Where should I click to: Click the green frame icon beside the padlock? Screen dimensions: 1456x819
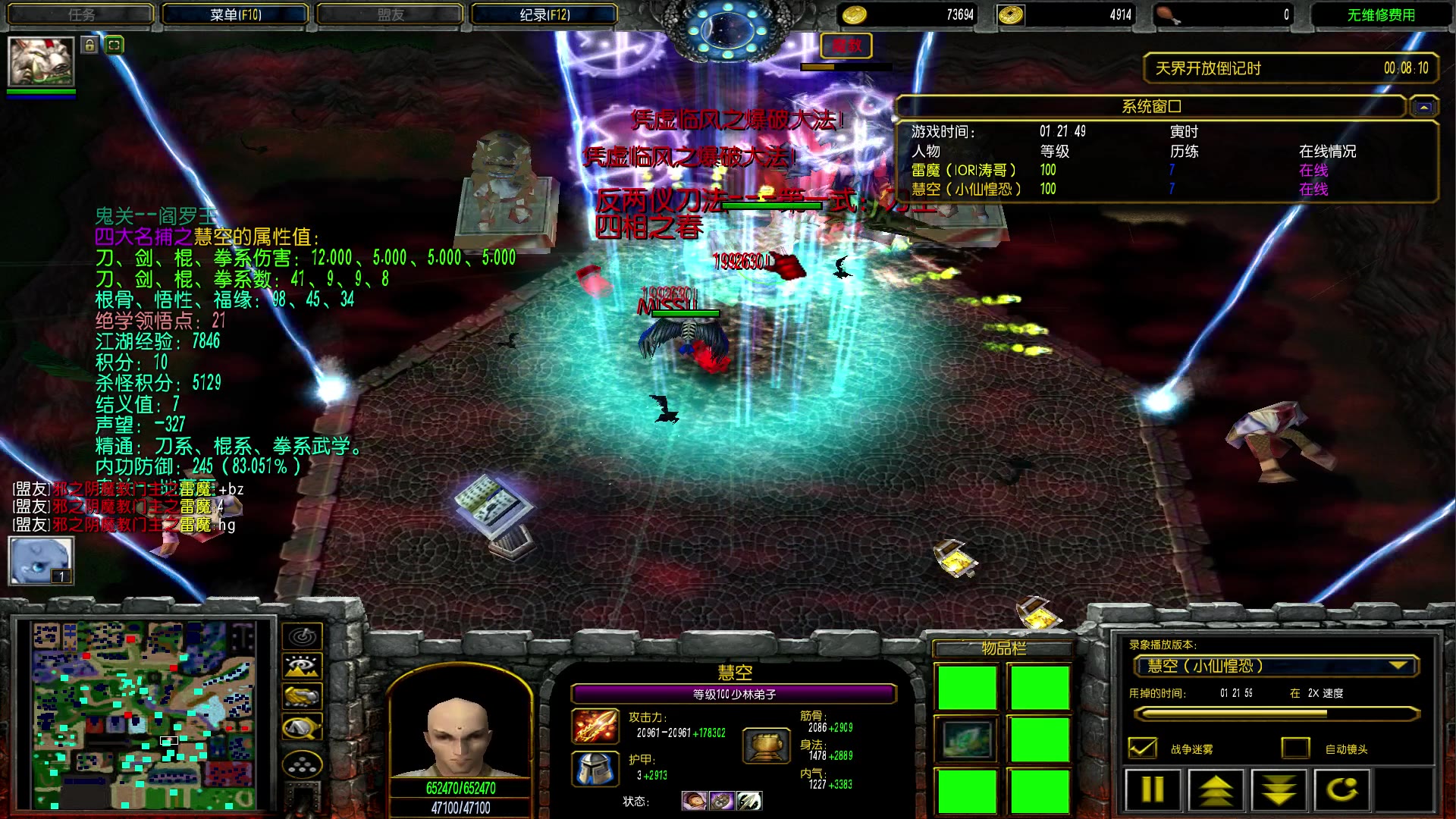pos(114,45)
